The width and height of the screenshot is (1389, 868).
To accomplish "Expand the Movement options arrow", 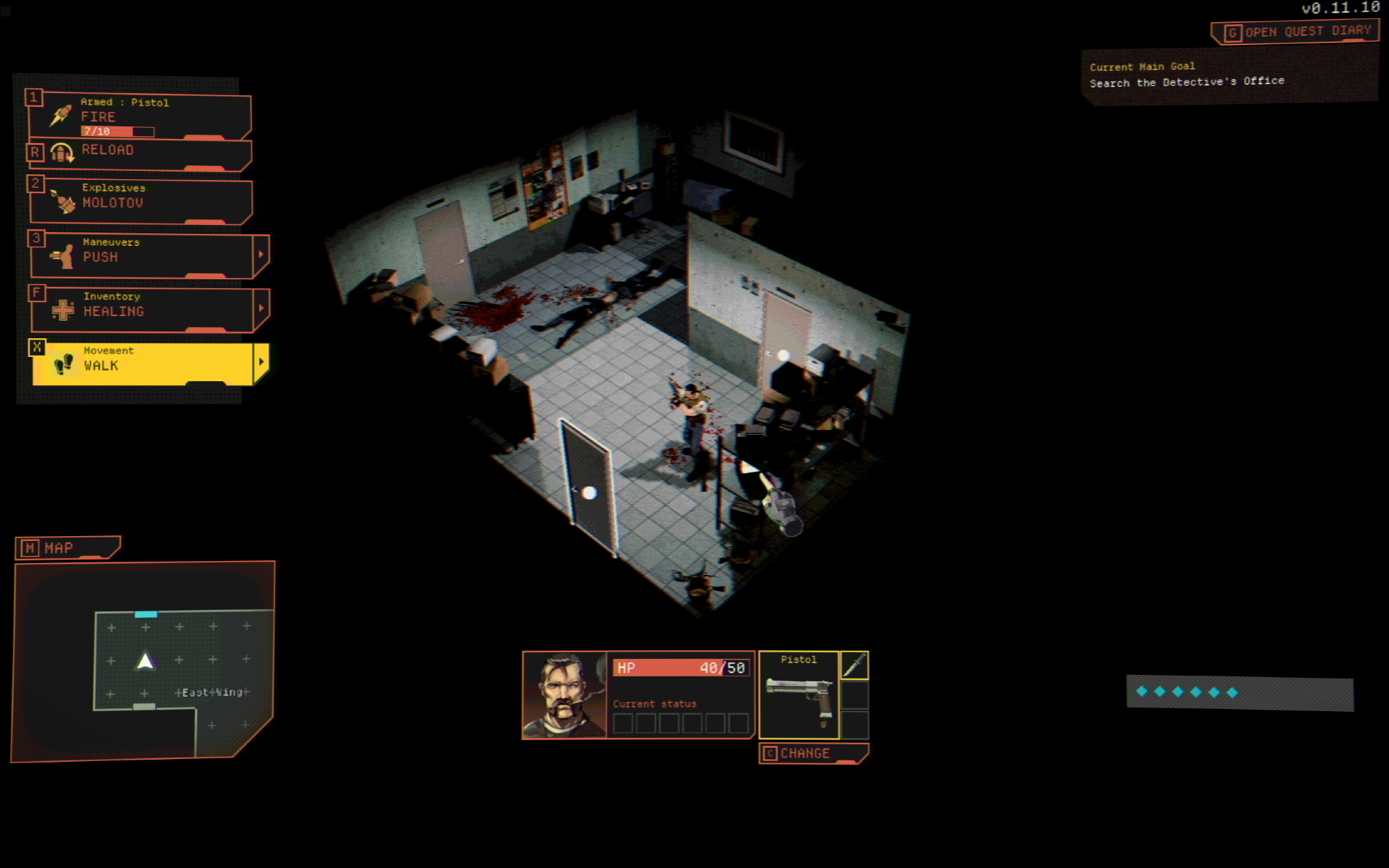I will (261, 362).
